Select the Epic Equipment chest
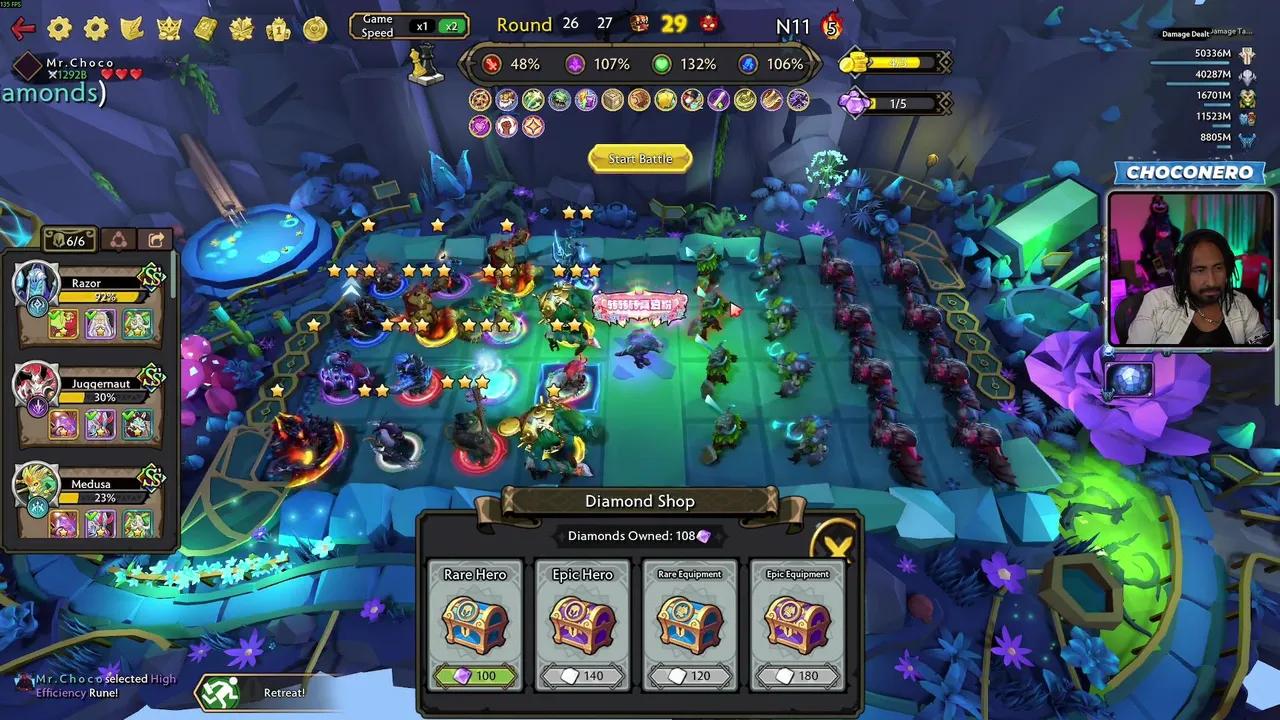Screen dimensions: 1280x720 pyautogui.click(x=797, y=625)
